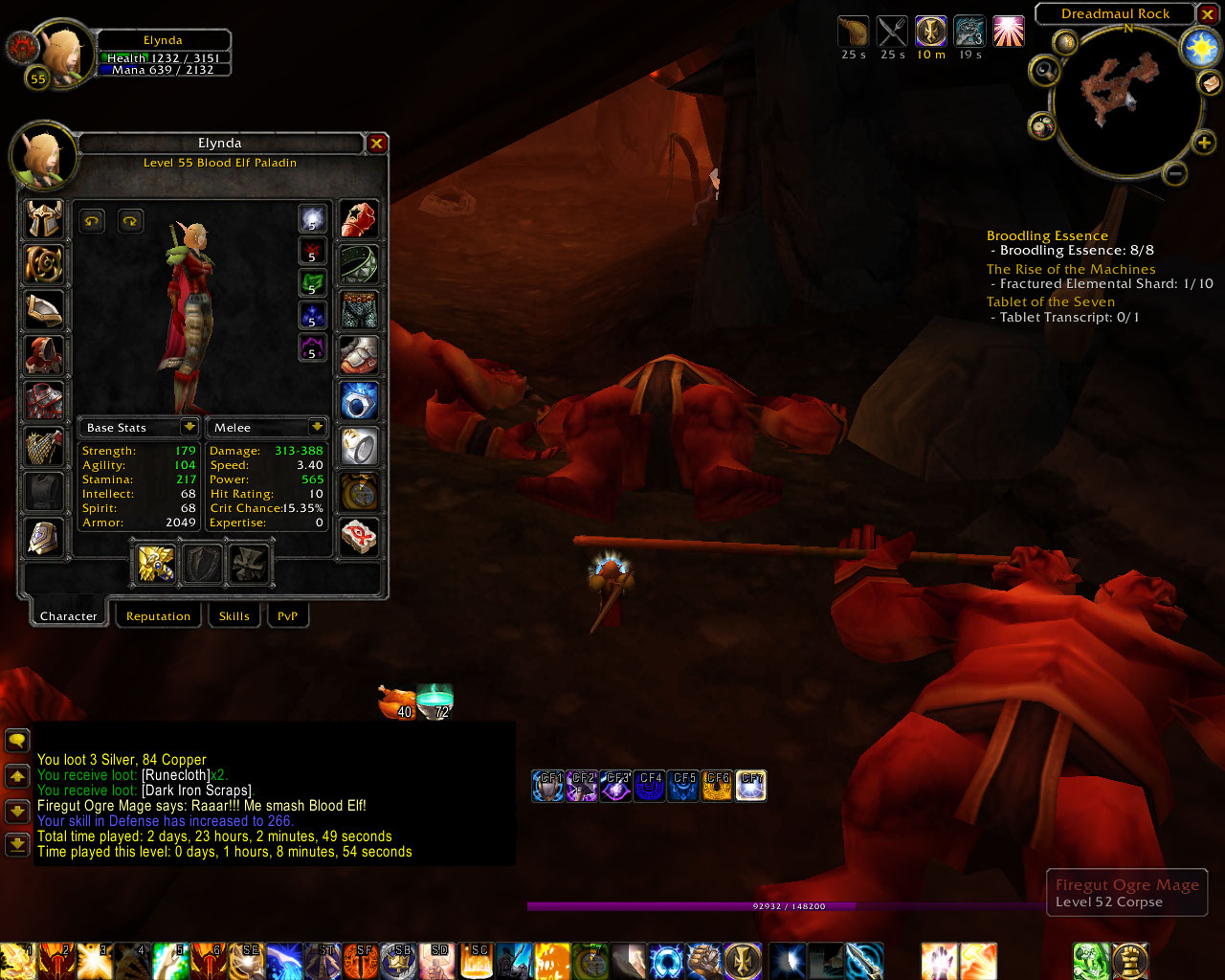
Task: Click the CF7 action button
Action: [x=751, y=786]
